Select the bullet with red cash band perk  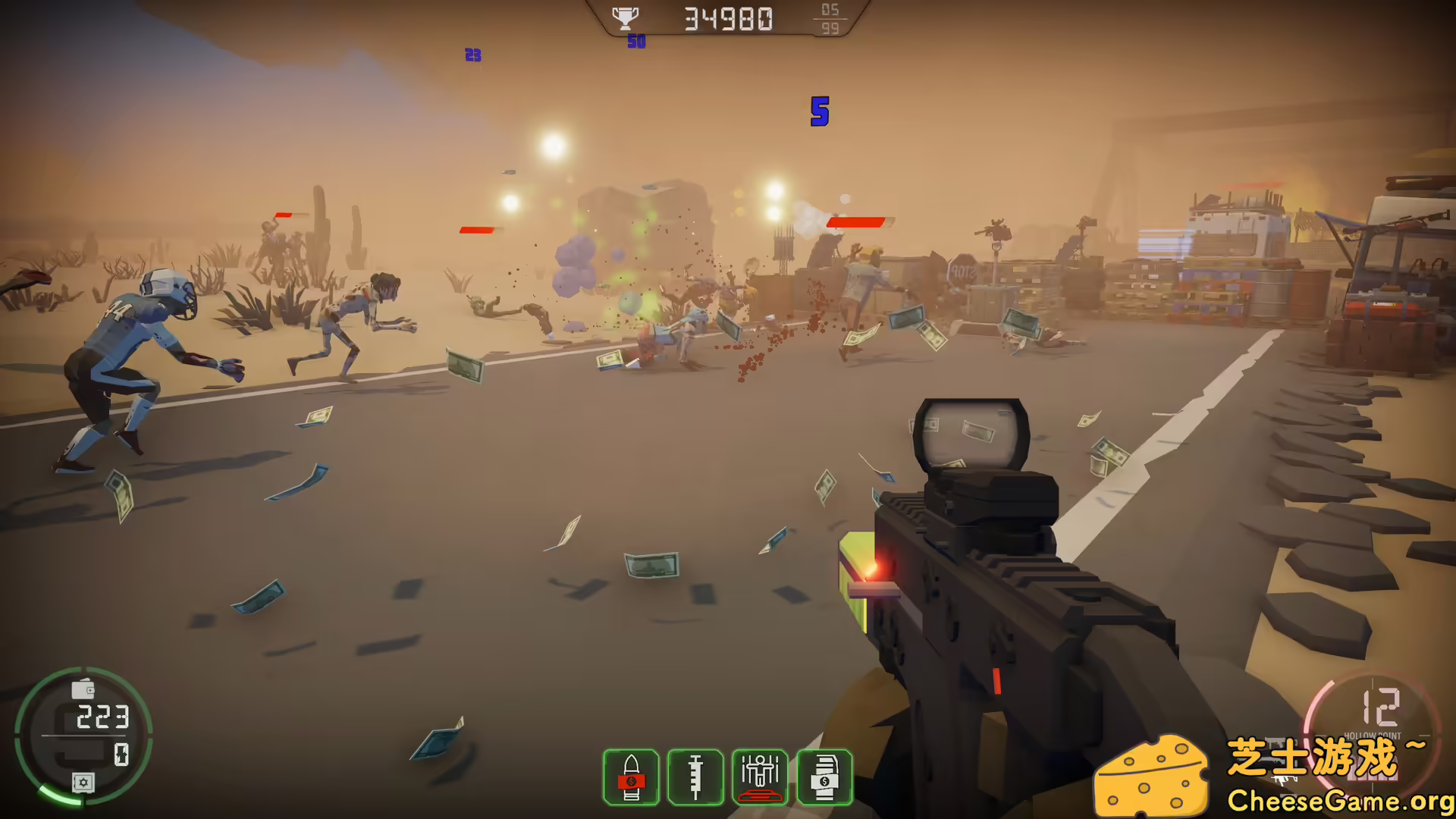pyautogui.click(x=631, y=777)
